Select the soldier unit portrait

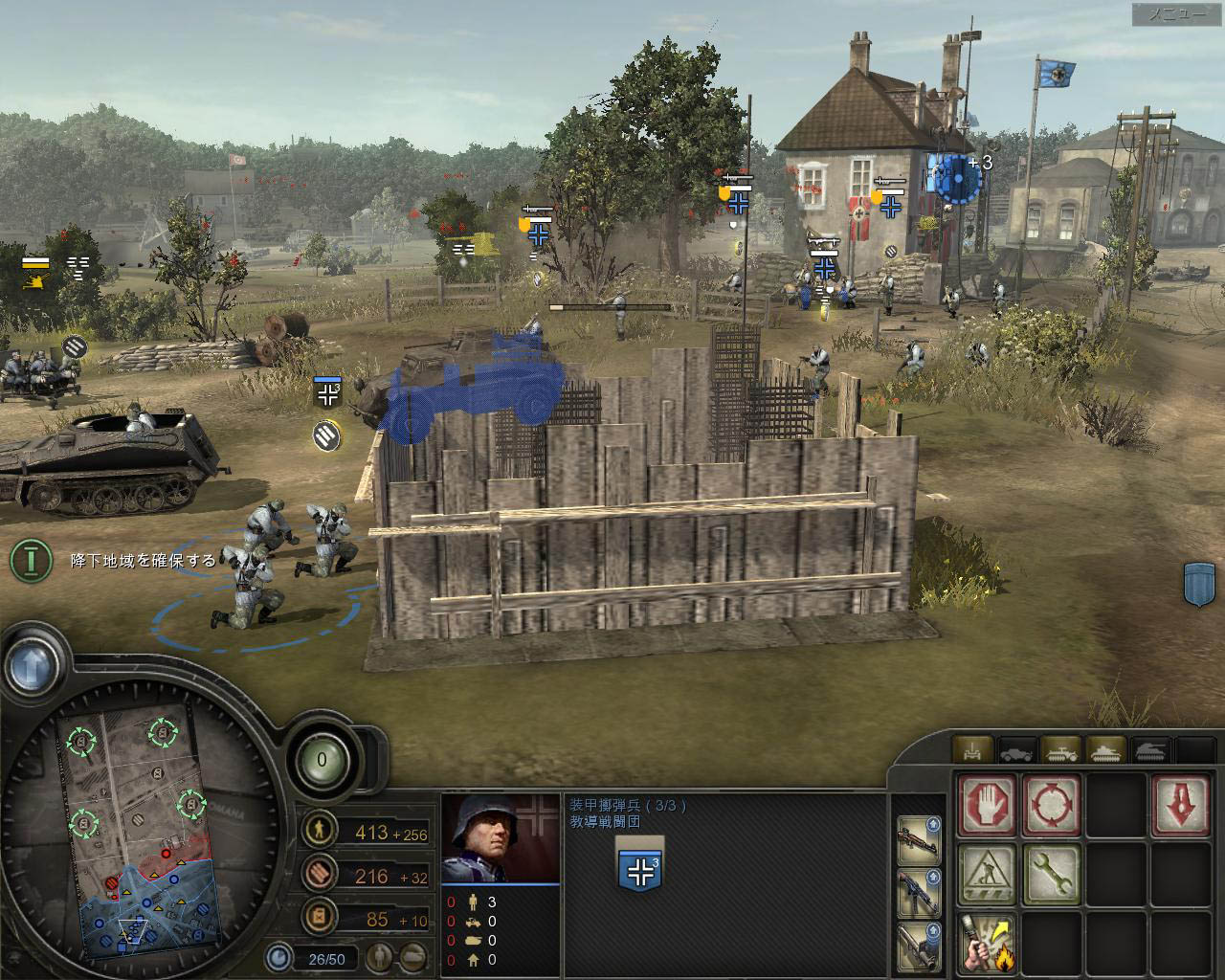[500, 839]
